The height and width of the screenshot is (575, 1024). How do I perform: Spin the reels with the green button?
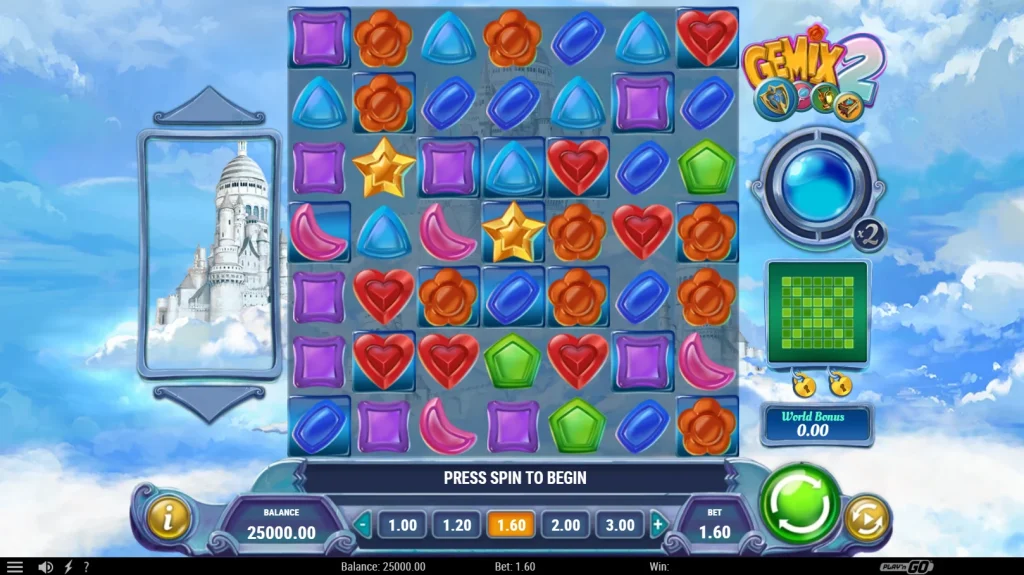(800, 504)
